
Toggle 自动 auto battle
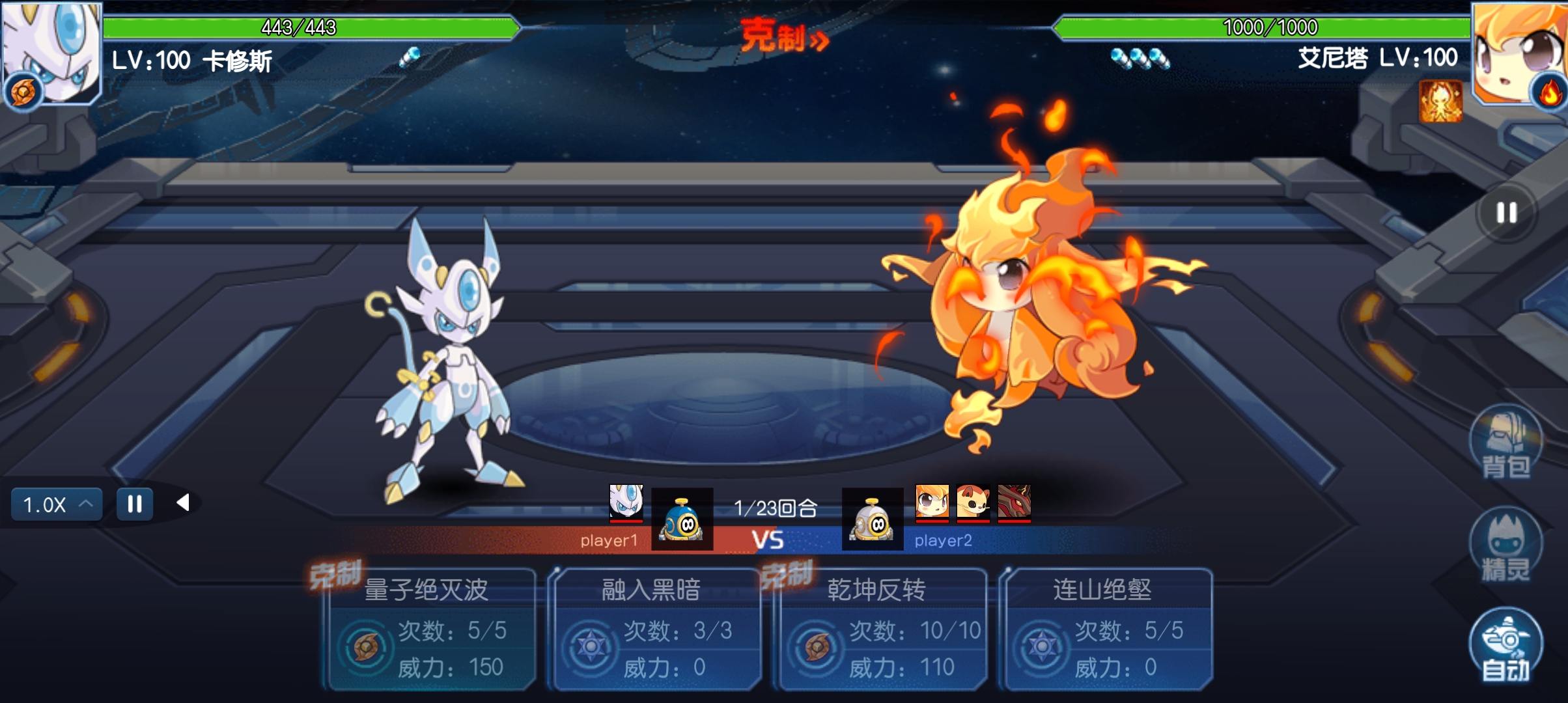[x=1505, y=646]
